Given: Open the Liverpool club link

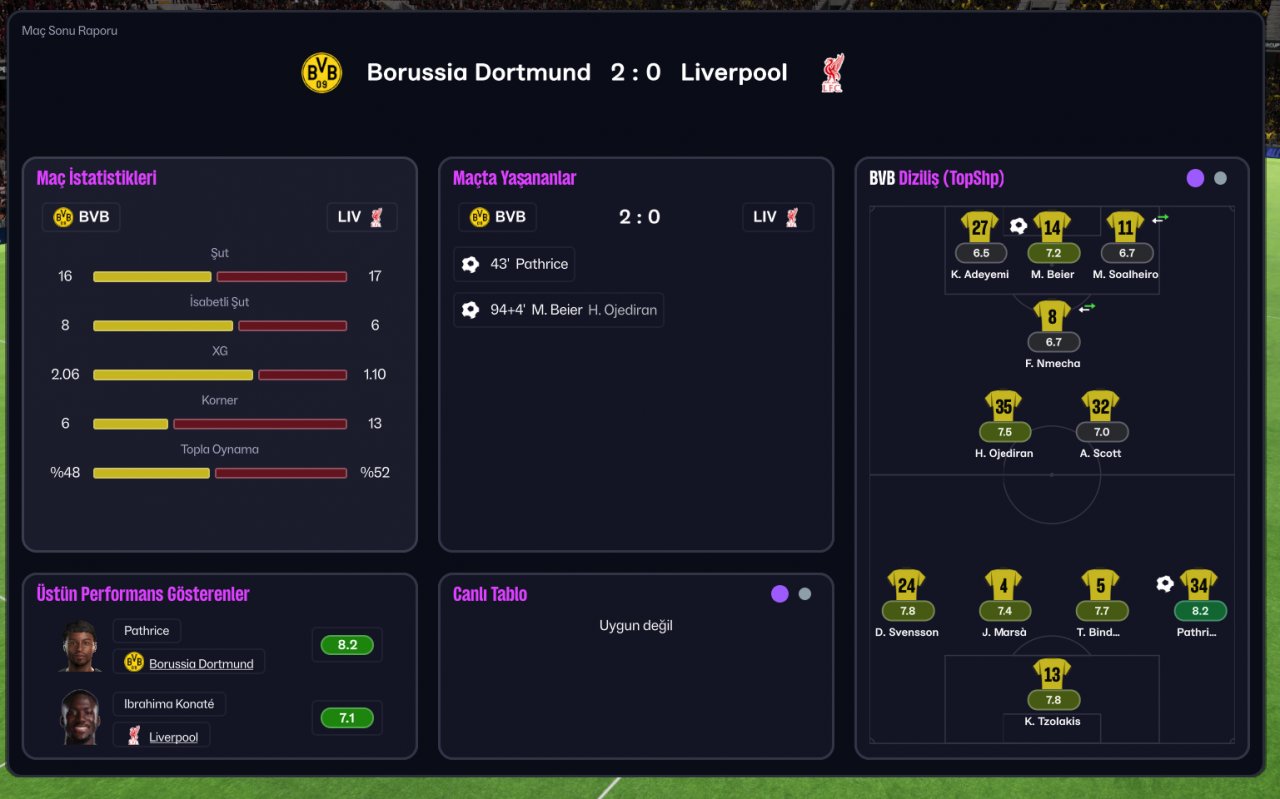Looking at the screenshot, I should point(173,737).
